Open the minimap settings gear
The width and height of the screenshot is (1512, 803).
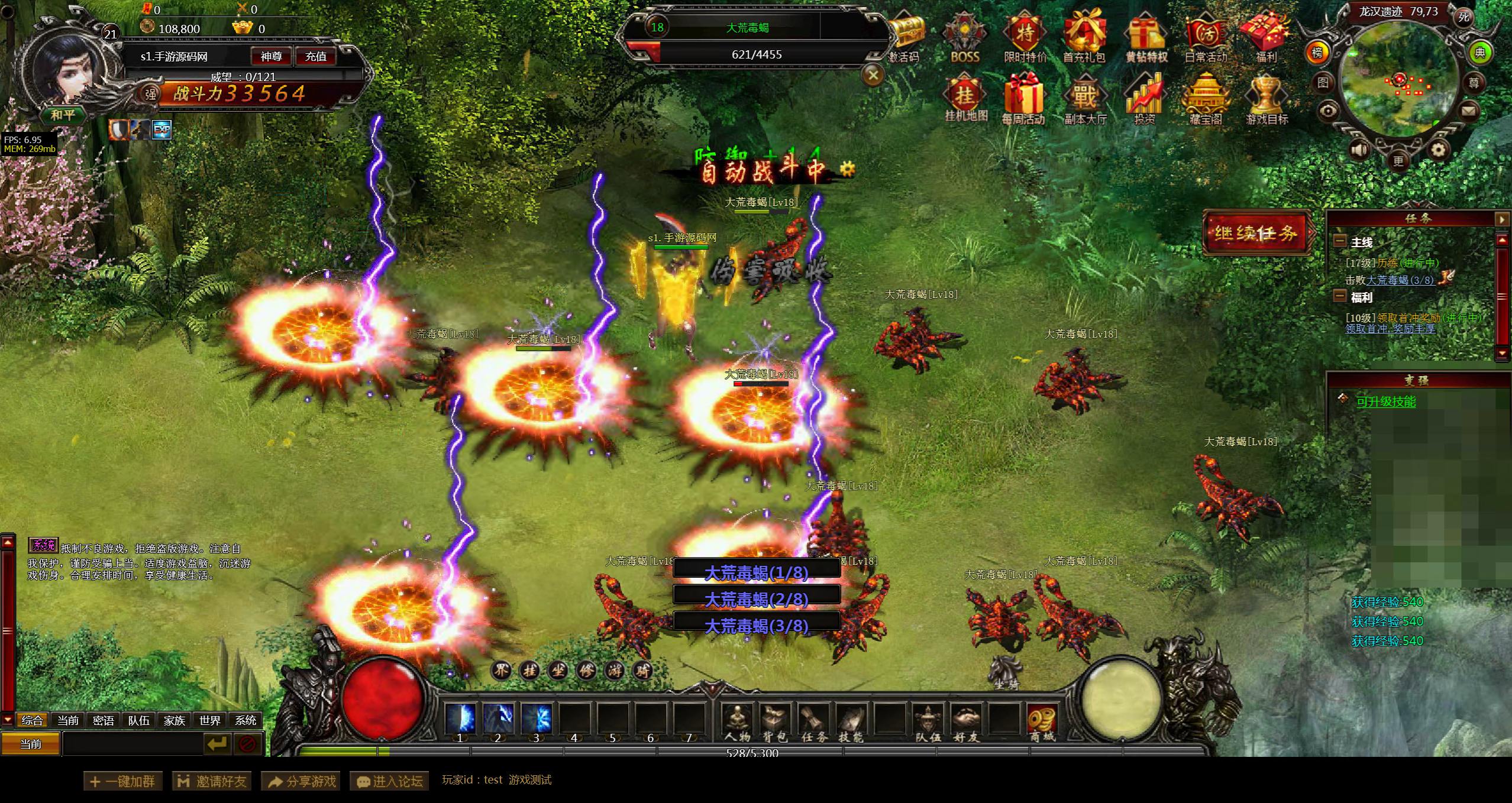tap(1437, 150)
